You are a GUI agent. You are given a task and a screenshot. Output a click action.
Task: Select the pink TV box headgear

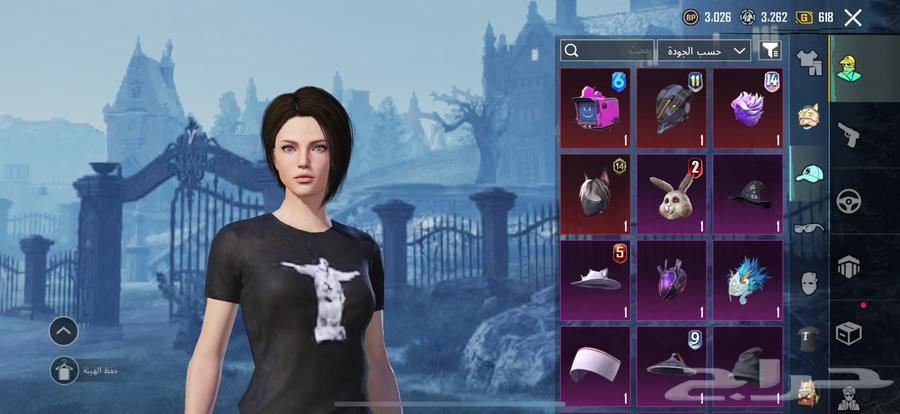(x=595, y=107)
